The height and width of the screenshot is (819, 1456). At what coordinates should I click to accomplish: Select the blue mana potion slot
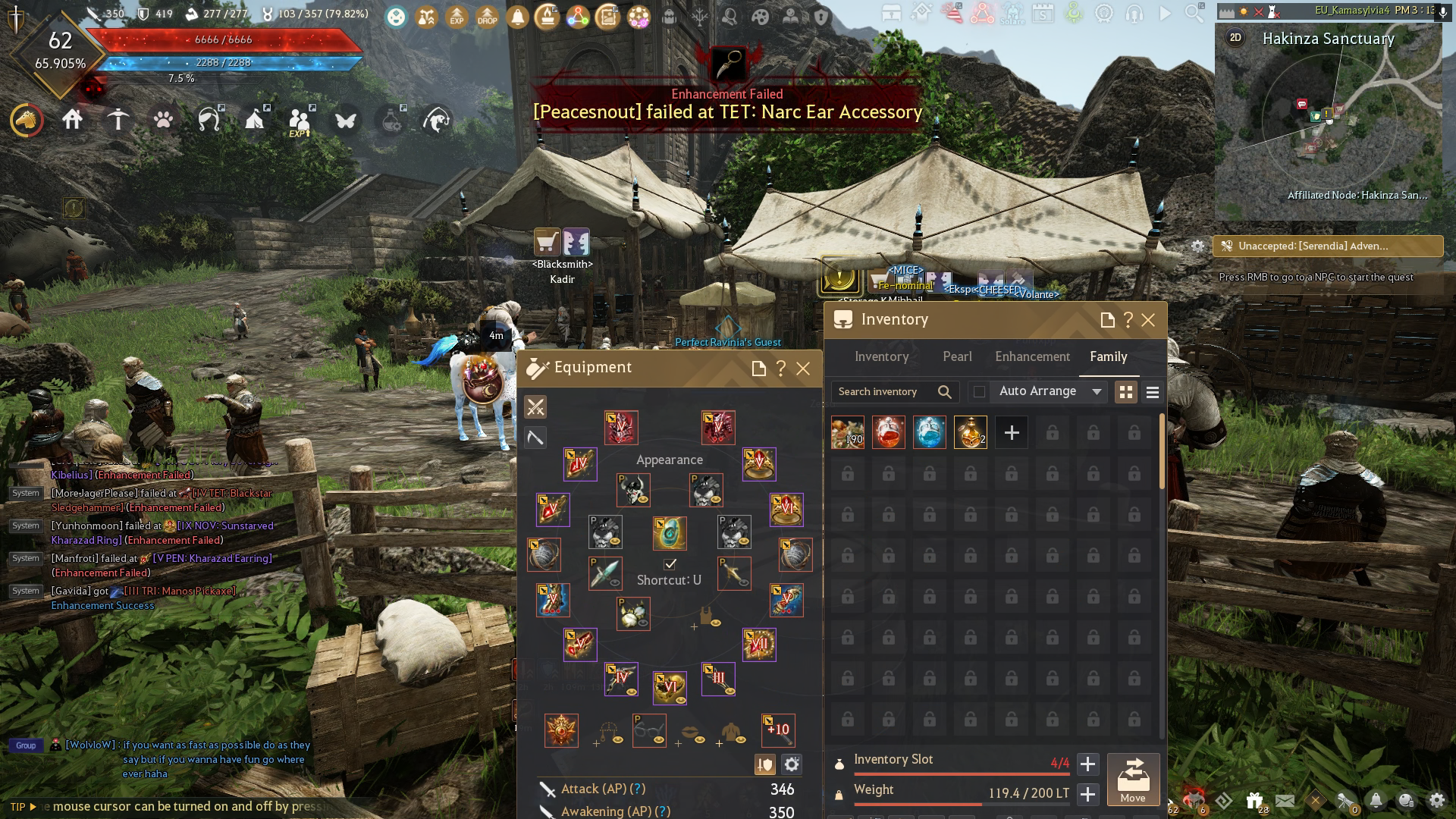pyautogui.click(x=930, y=432)
